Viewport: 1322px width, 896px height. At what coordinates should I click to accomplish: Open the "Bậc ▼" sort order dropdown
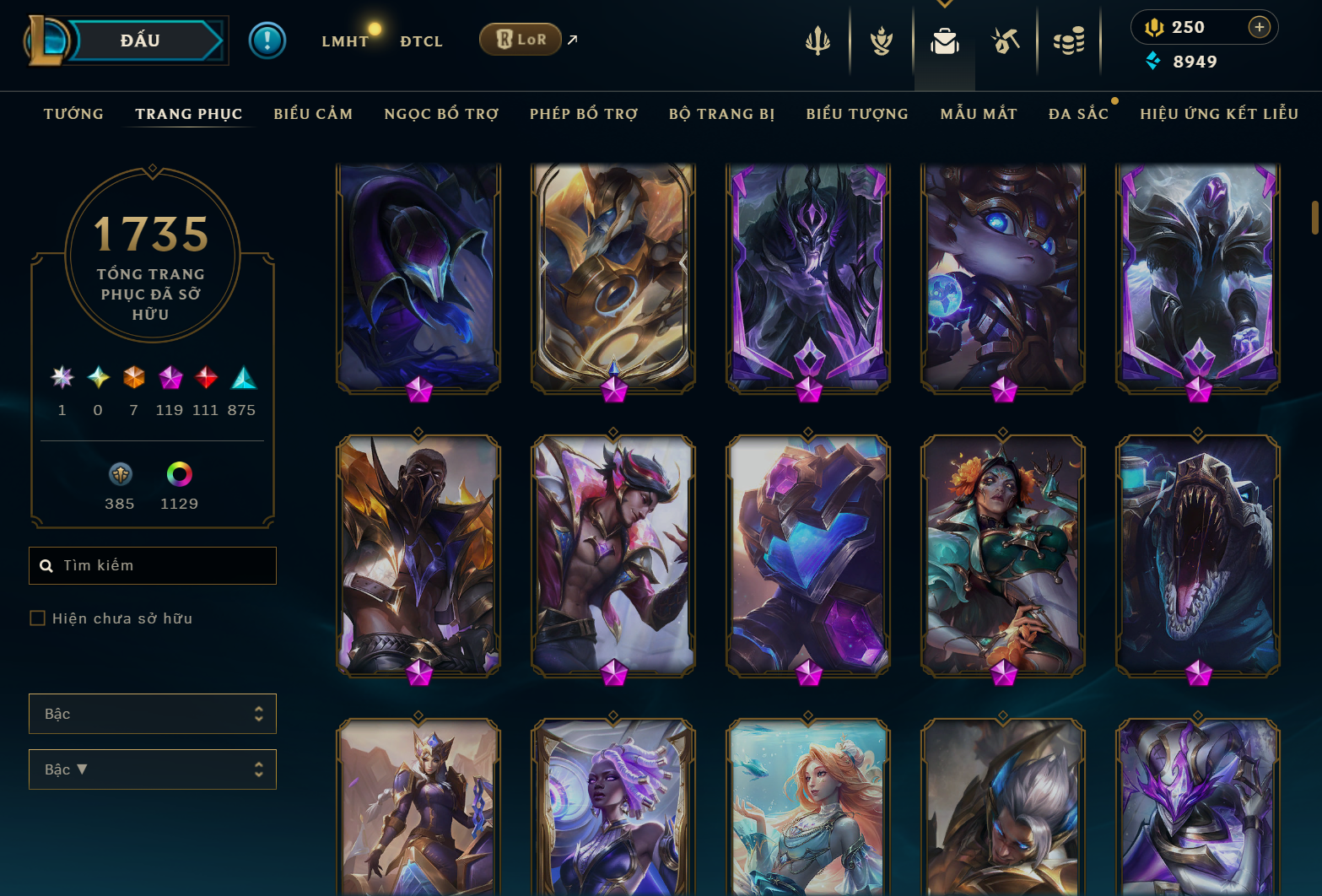[x=152, y=769]
